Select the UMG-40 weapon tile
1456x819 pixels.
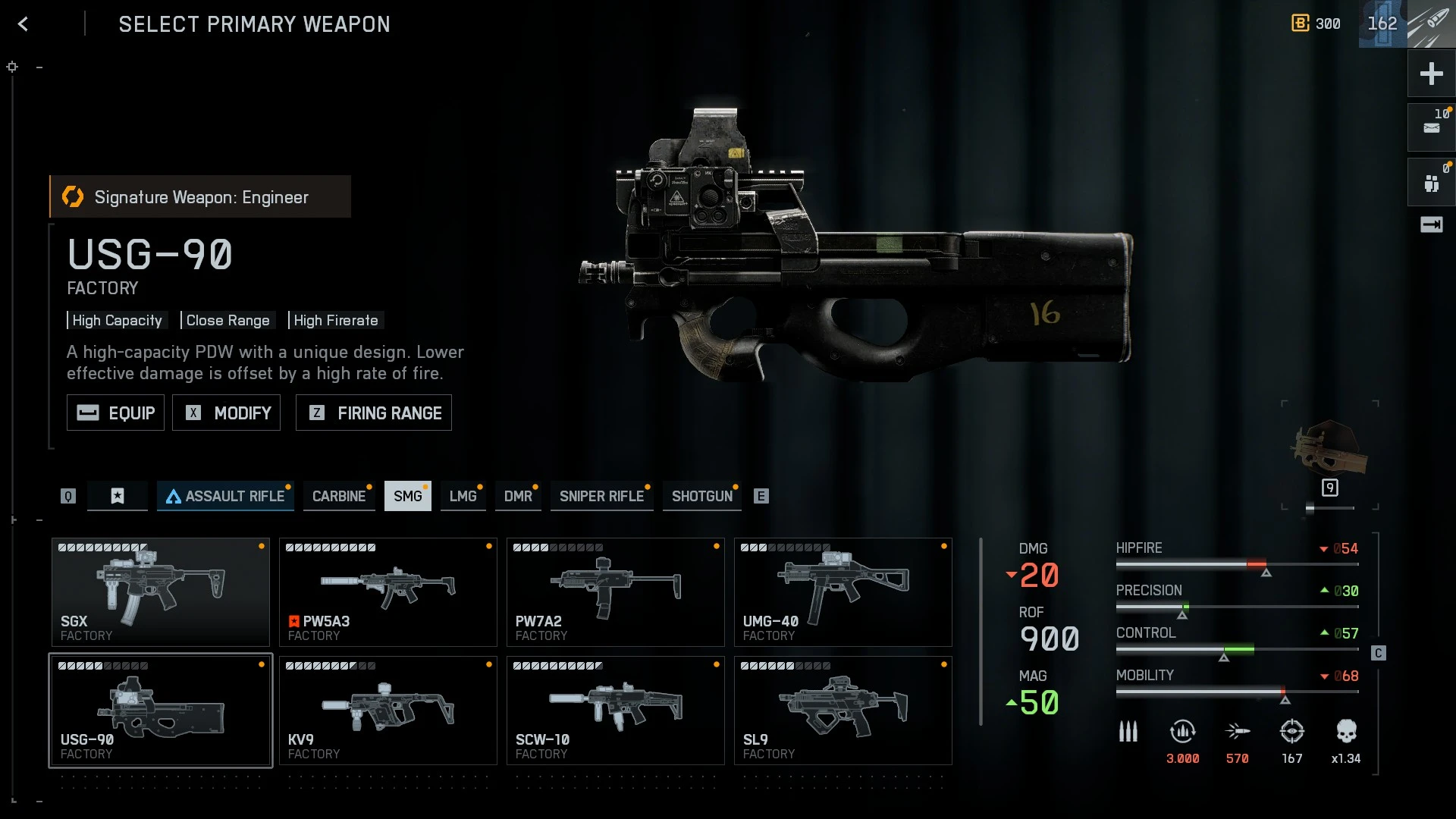[x=843, y=592]
